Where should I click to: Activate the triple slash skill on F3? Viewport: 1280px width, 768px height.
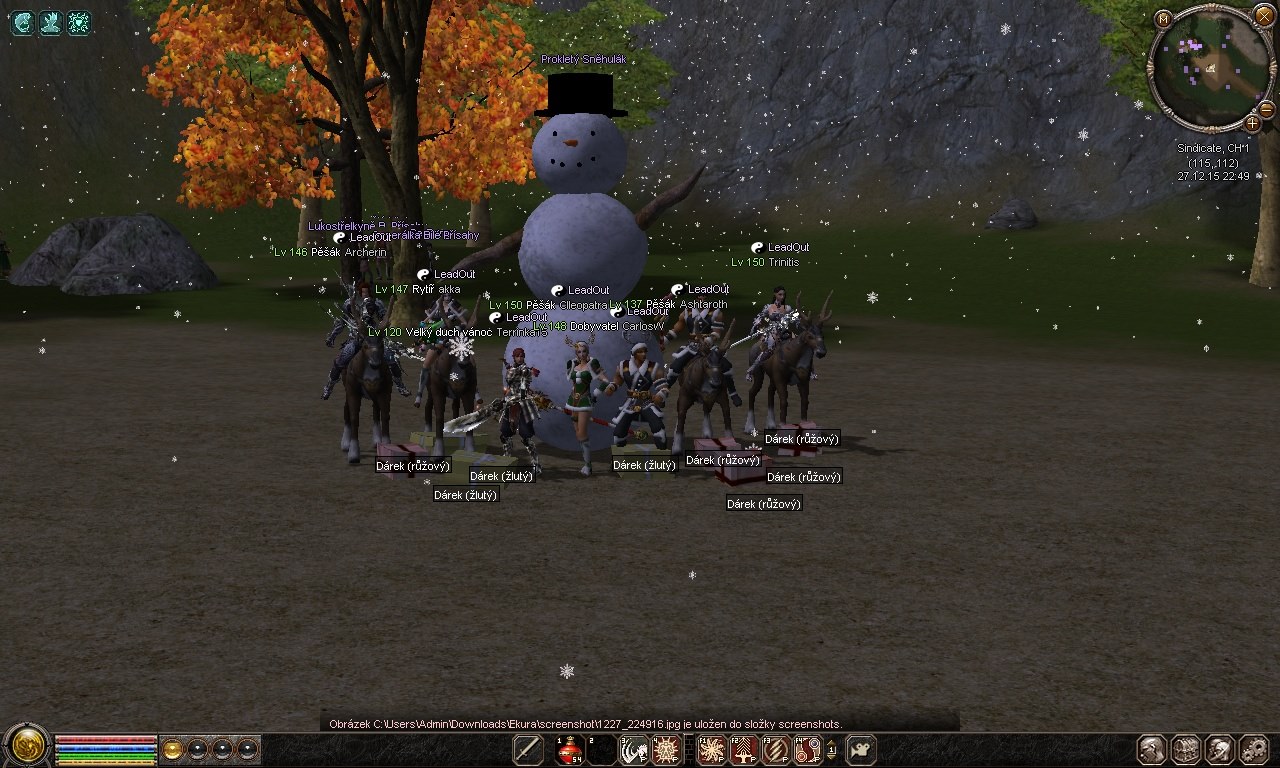coord(776,750)
